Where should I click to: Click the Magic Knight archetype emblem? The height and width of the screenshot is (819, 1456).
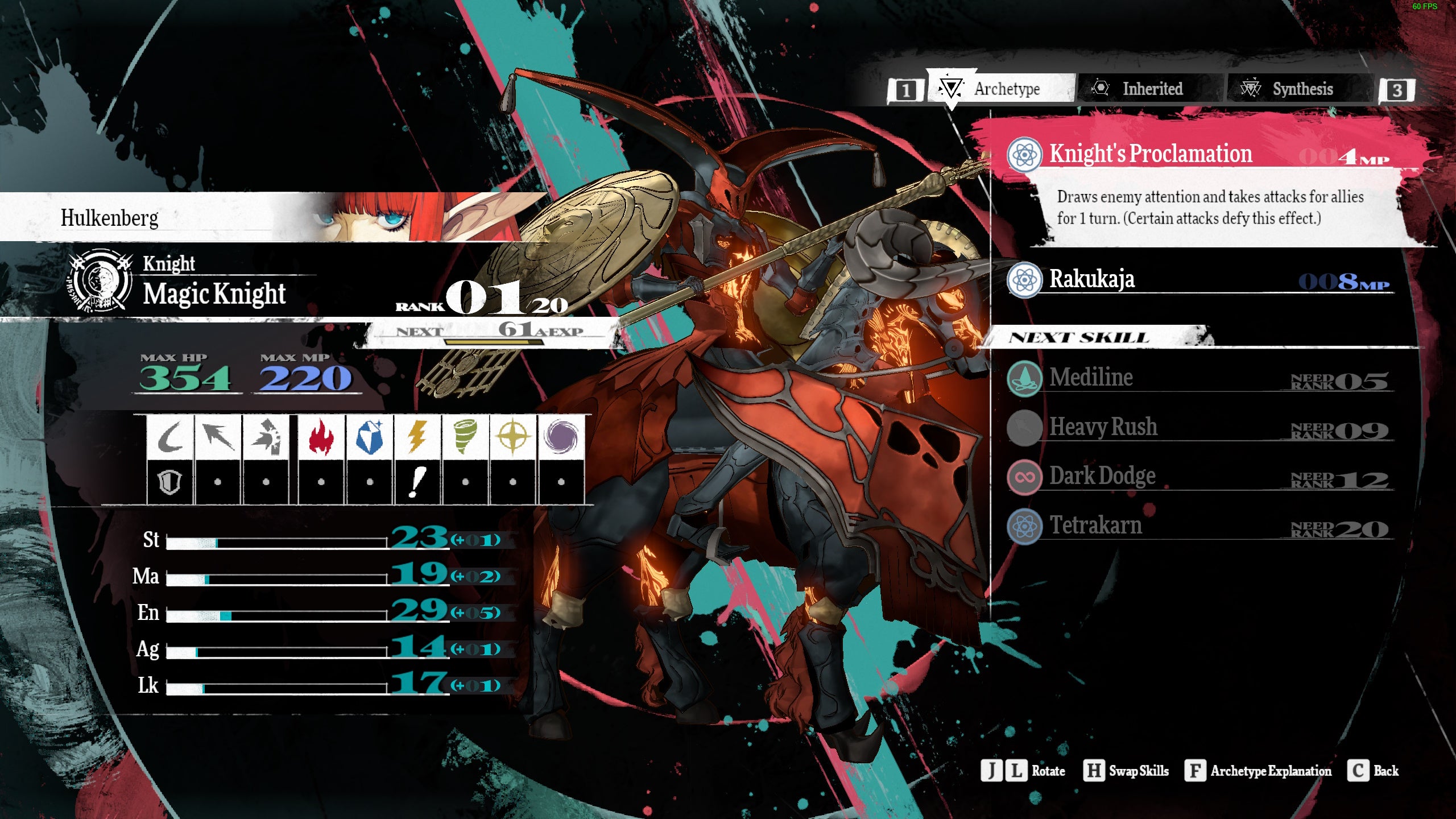click(100, 280)
